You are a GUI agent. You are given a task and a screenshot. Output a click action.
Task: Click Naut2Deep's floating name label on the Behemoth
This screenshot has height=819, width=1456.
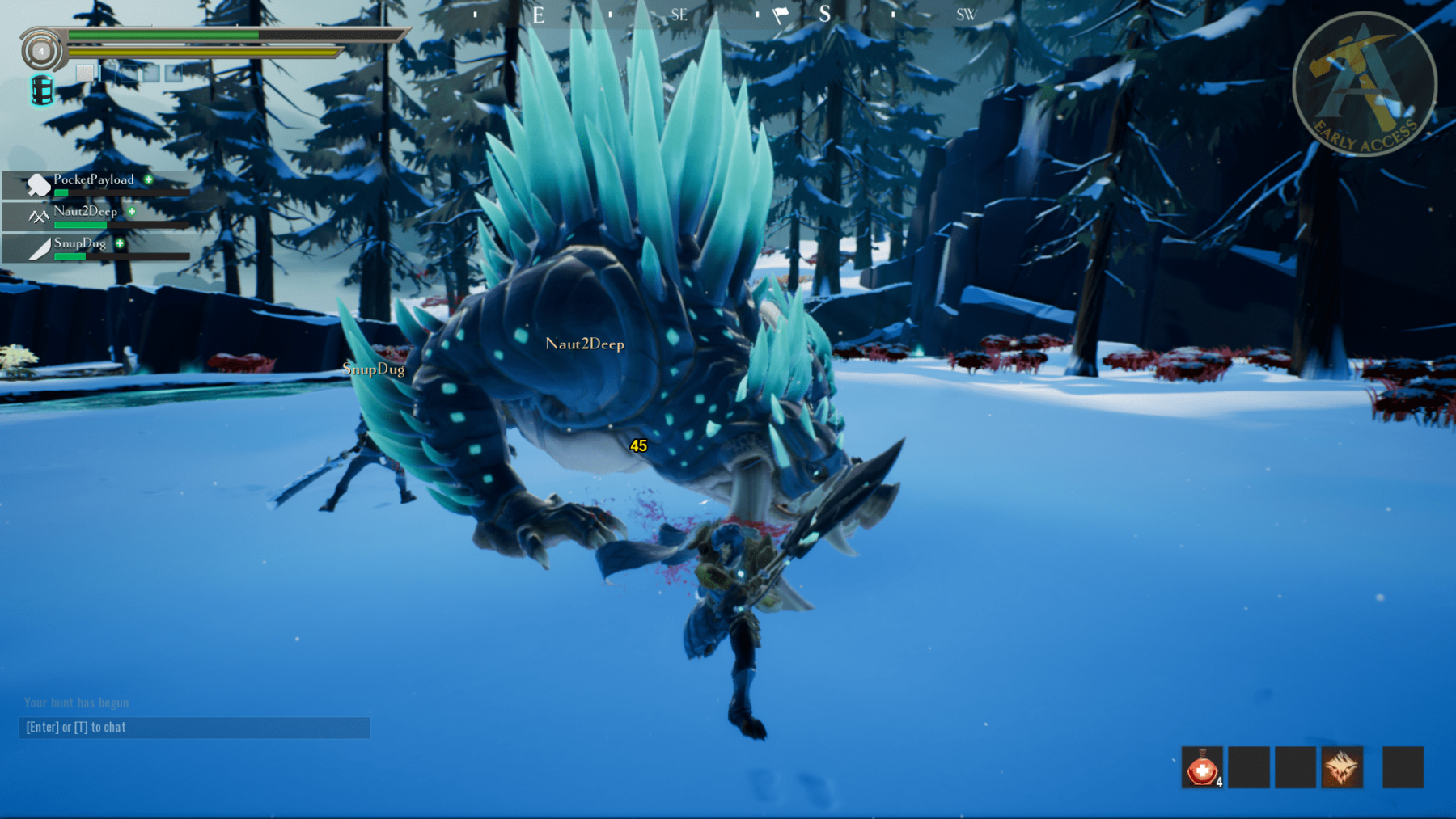coord(584,343)
